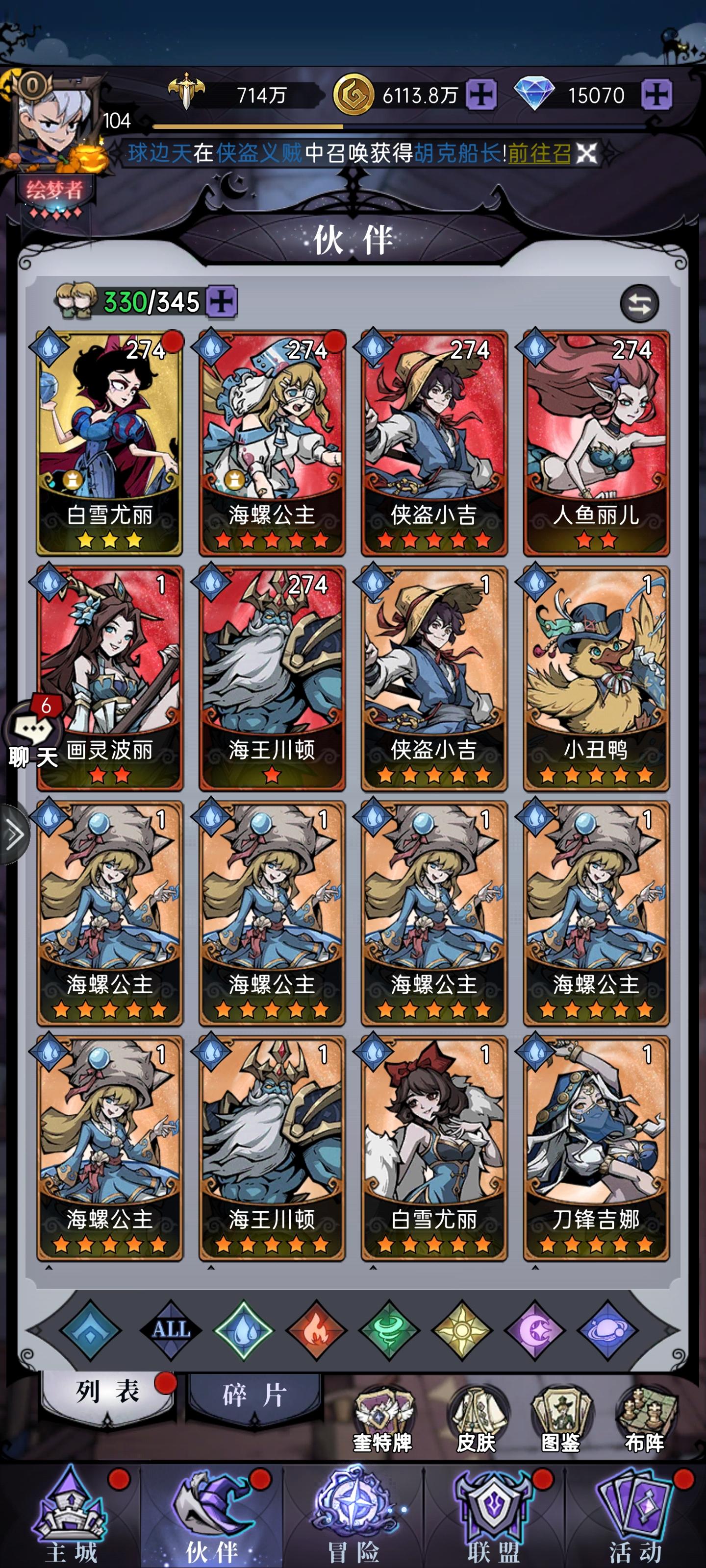Click the level 104 experience progress bar

[250, 126]
